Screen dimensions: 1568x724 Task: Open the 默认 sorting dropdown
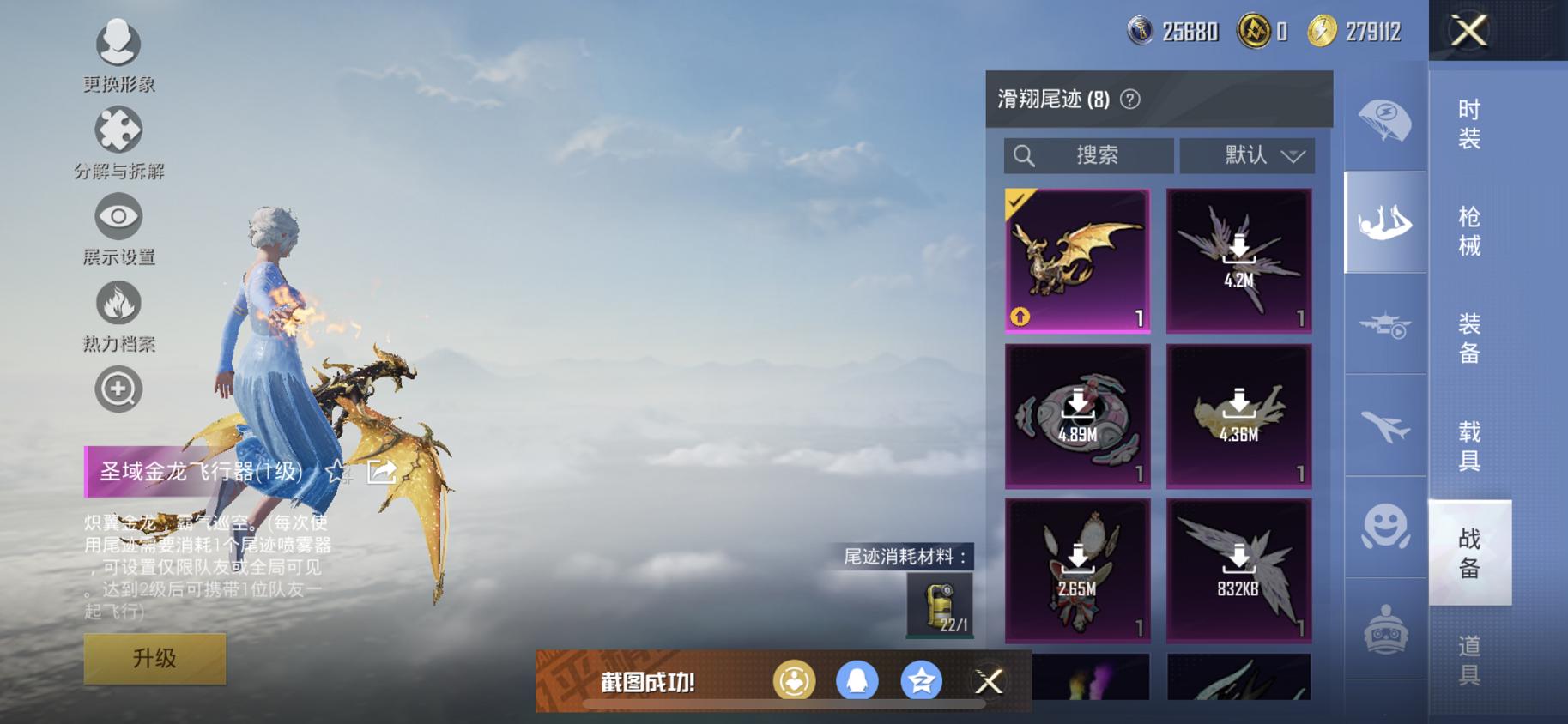point(1249,155)
